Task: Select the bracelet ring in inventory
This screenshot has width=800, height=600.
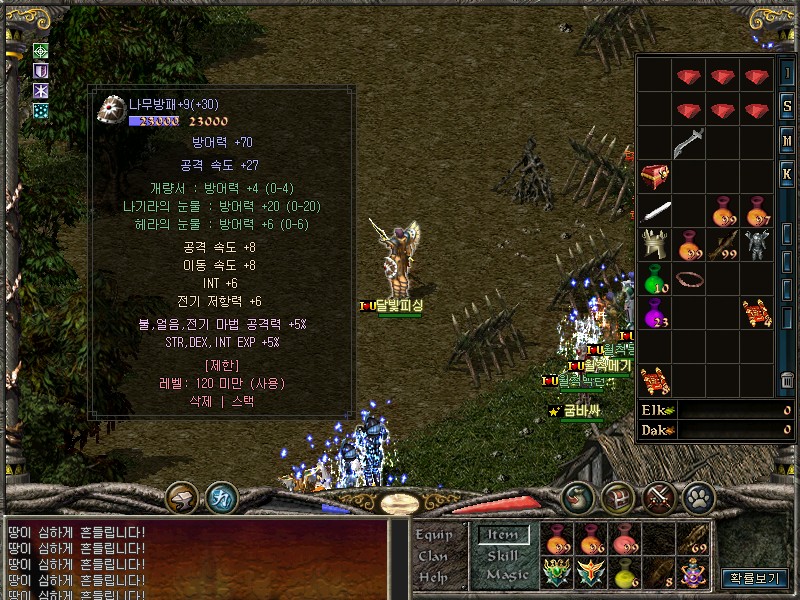Action: click(689, 280)
